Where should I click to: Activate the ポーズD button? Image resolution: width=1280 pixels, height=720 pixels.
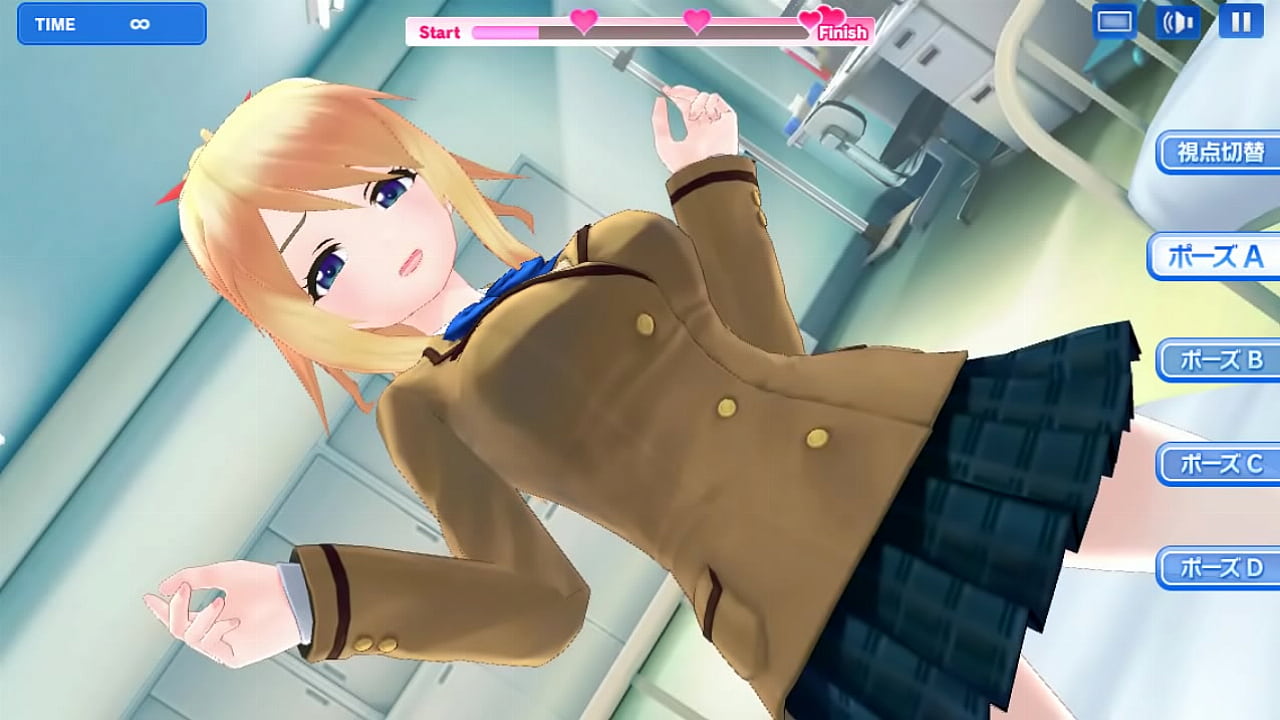coord(1219,568)
